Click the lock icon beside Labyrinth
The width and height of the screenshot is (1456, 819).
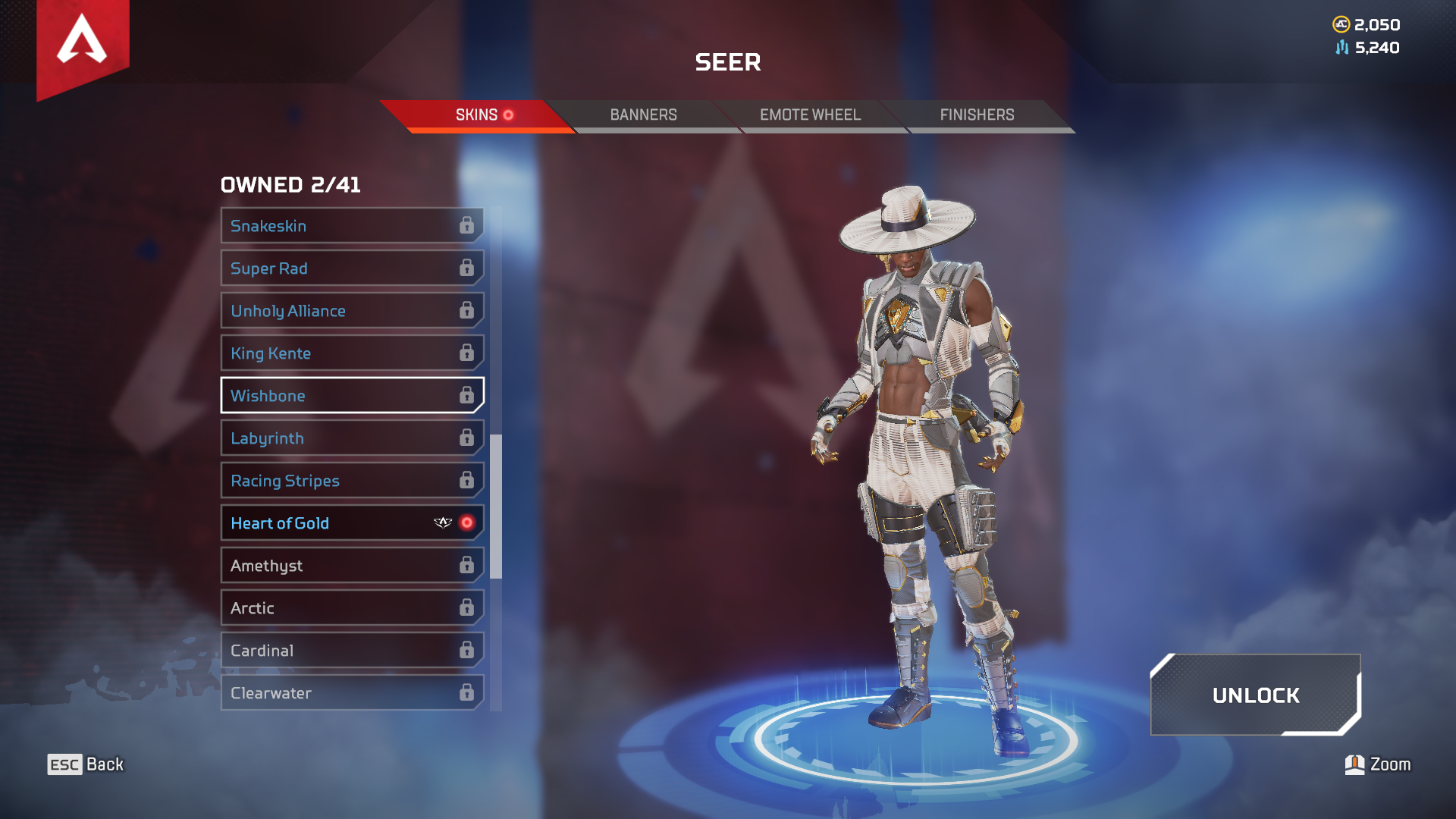[x=468, y=438]
